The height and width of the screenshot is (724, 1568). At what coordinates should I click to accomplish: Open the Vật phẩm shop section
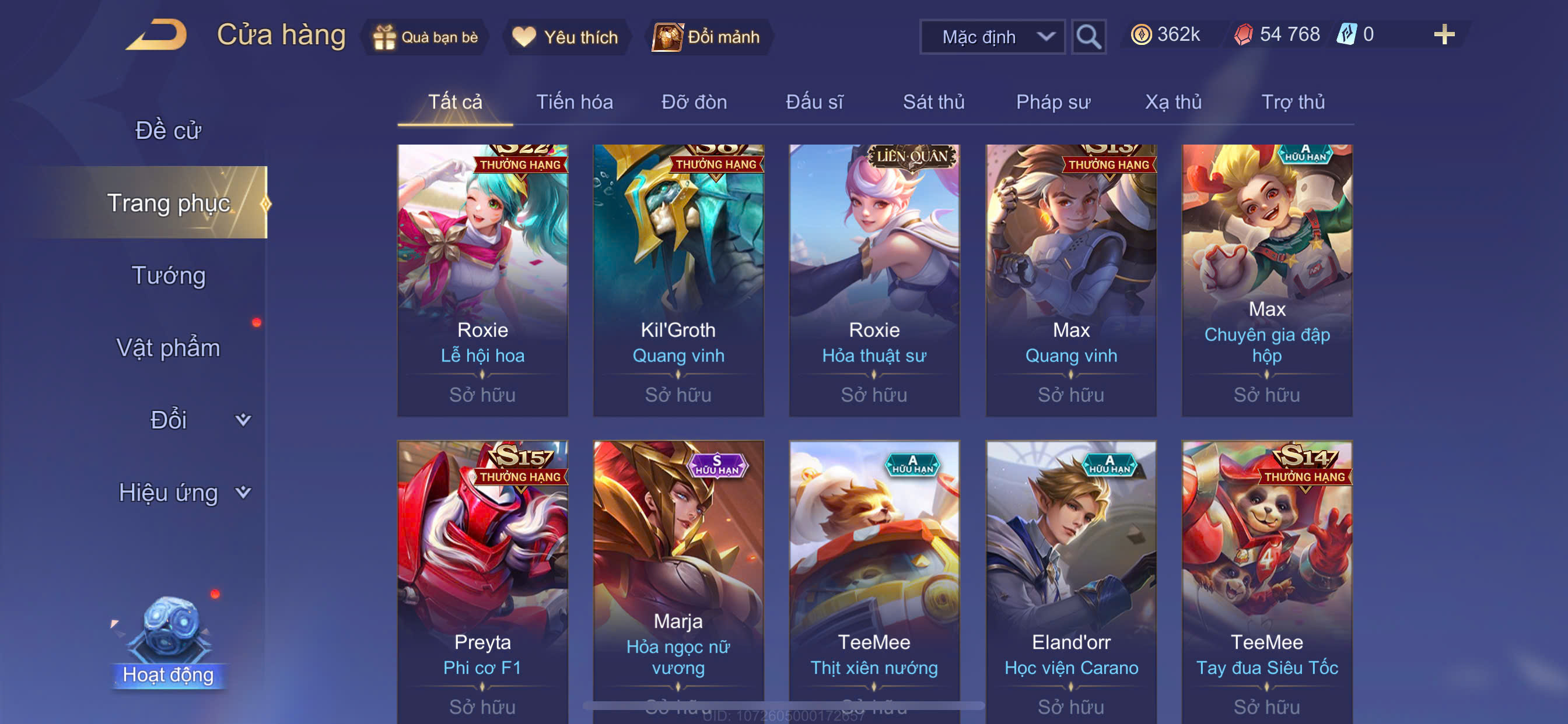click(168, 347)
